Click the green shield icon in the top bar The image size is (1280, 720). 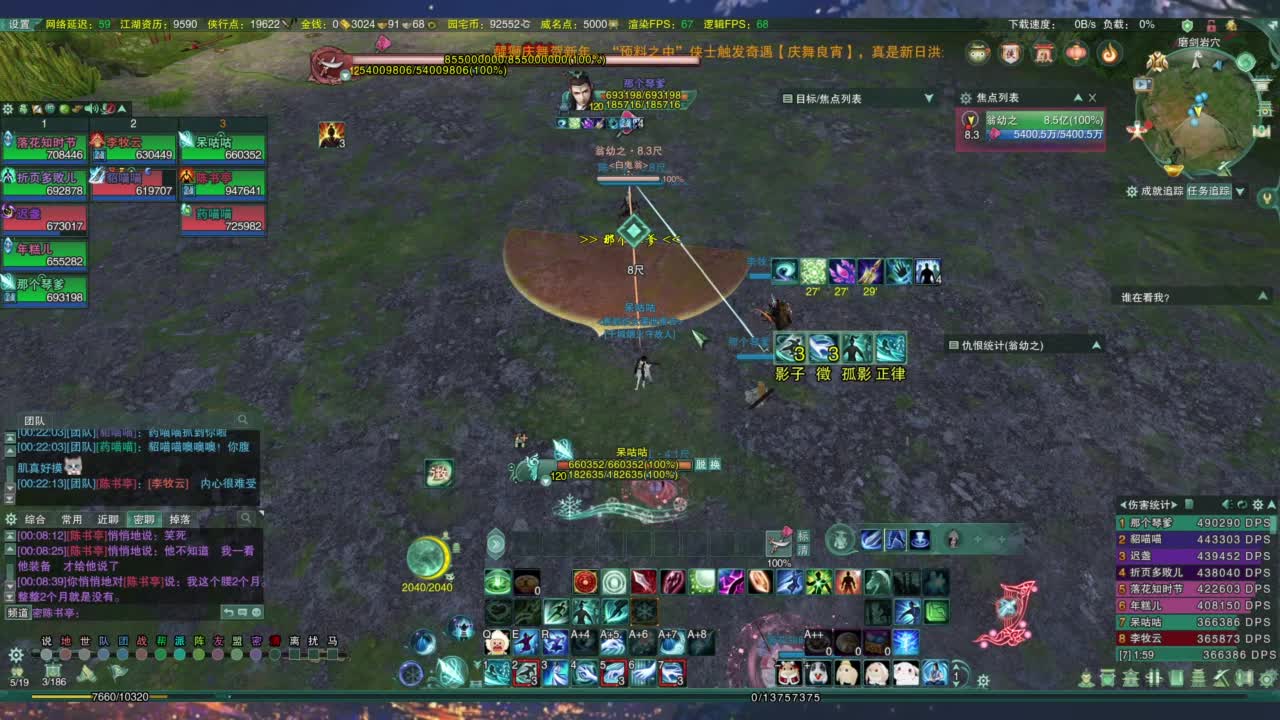[1187, 28]
